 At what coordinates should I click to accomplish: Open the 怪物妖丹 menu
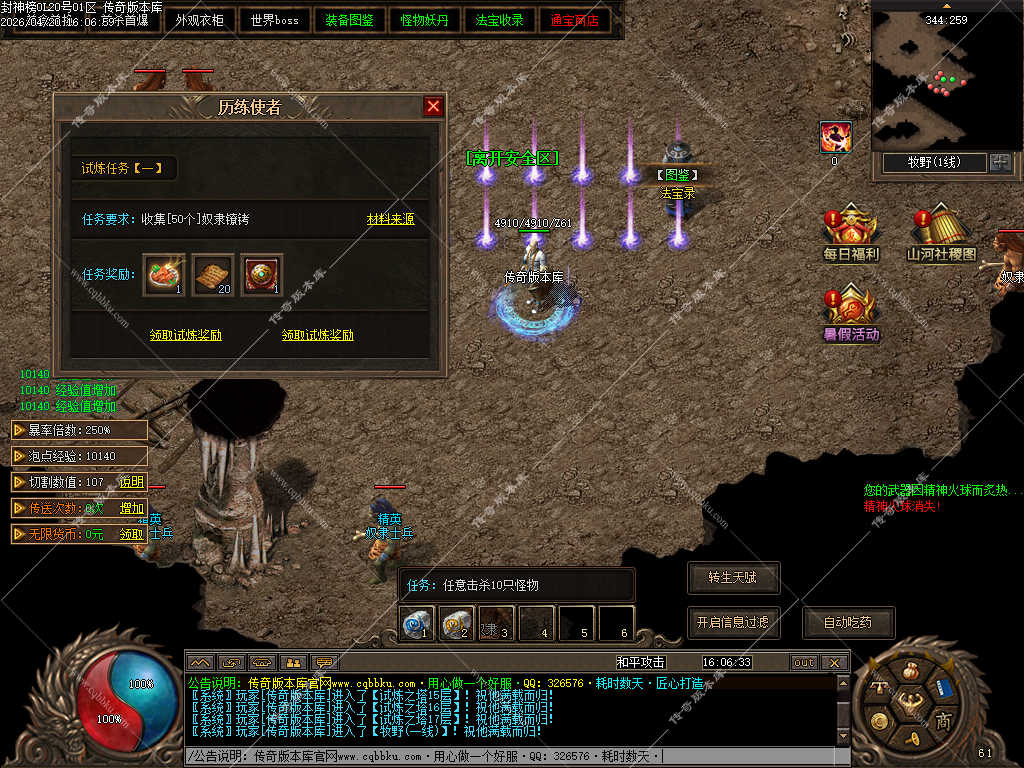pyautogui.click(x=425, y=20)
